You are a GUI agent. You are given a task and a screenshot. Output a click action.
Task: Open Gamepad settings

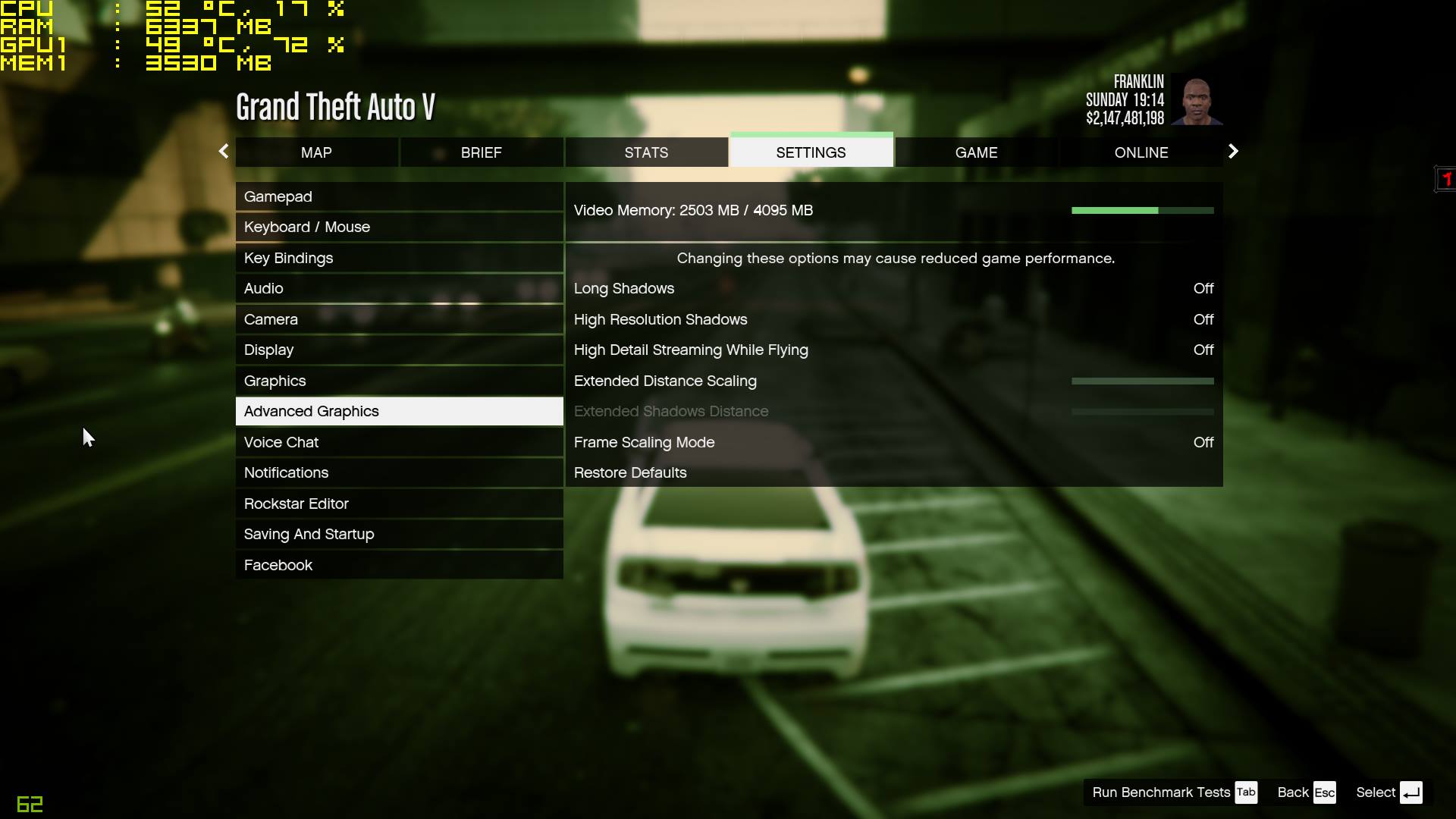click(399, 196)
